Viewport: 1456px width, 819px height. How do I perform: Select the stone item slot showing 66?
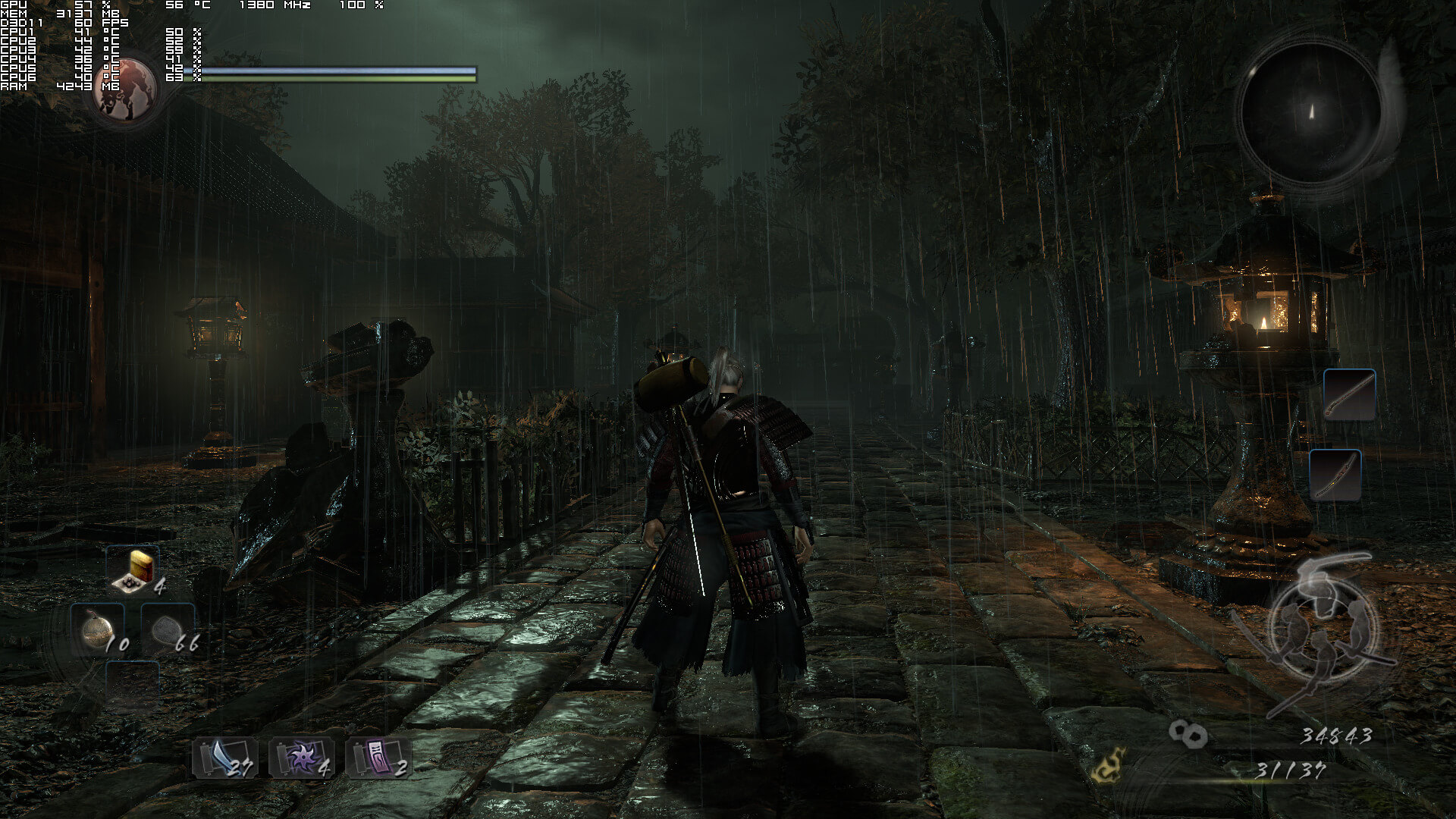click(x=168, y=629)
